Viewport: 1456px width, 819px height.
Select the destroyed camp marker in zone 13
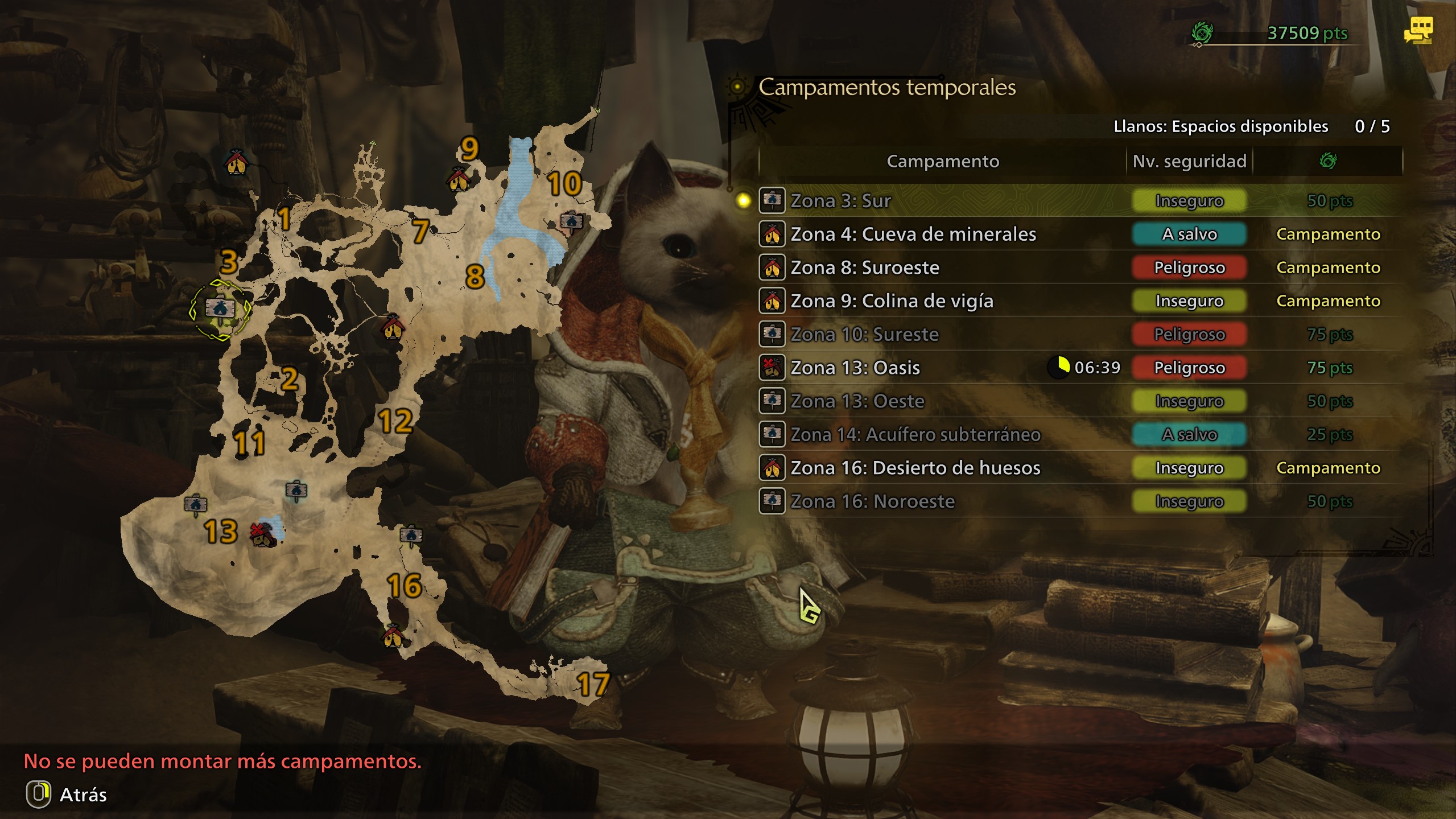(x=262, y=534)
